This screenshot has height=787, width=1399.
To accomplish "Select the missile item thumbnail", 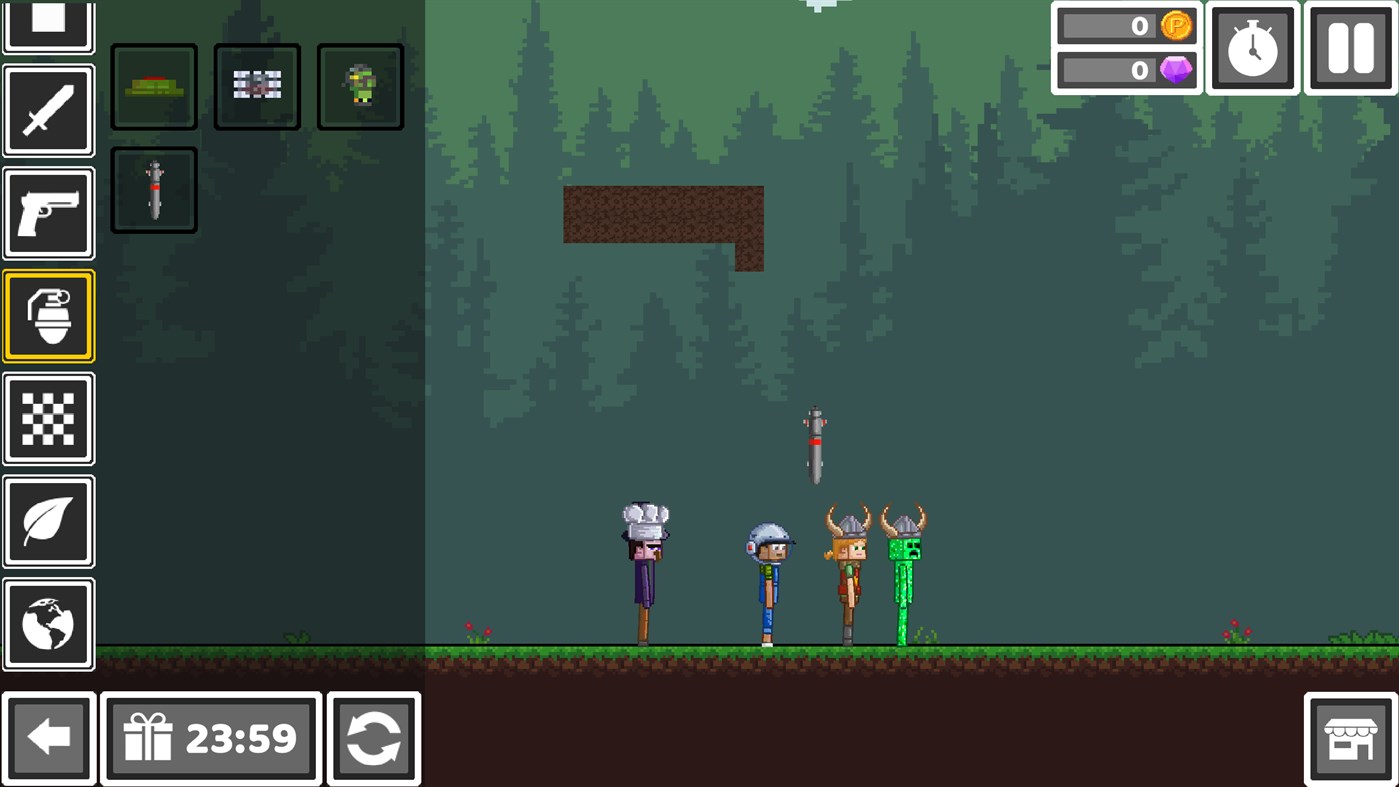I will pos(153,189).
